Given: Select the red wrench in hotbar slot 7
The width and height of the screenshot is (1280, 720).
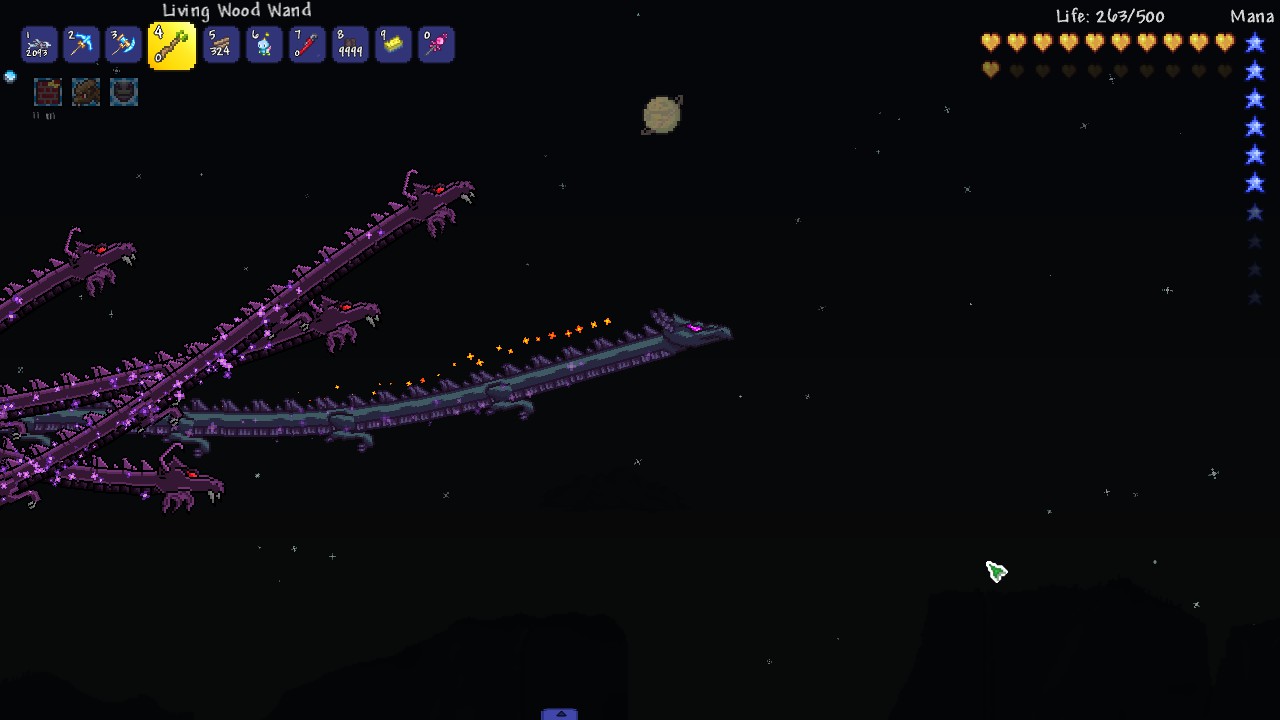Looking at the screenshot, I should pyautogui.click(x=307, y=44).
